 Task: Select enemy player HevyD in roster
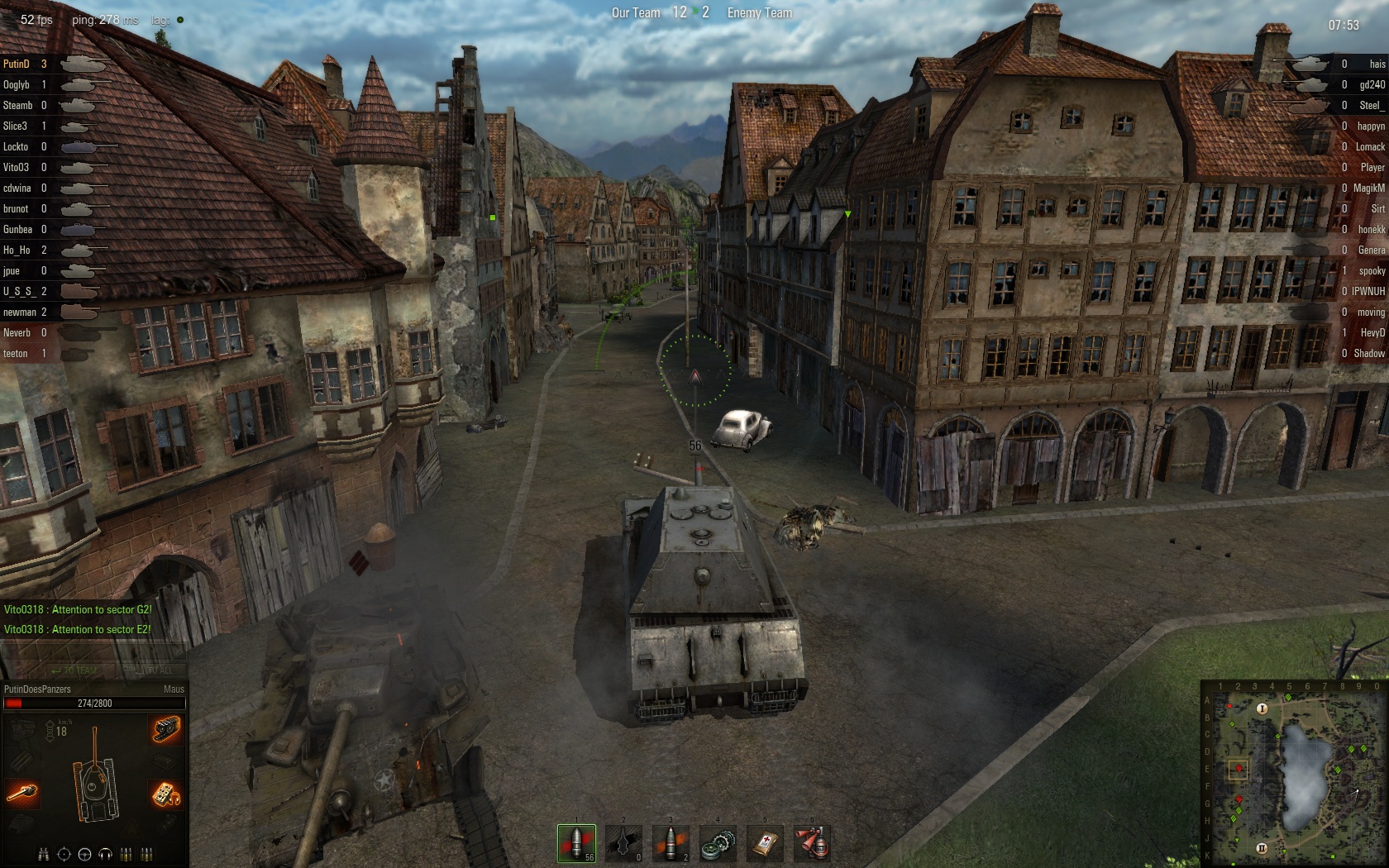point(1372,332)
